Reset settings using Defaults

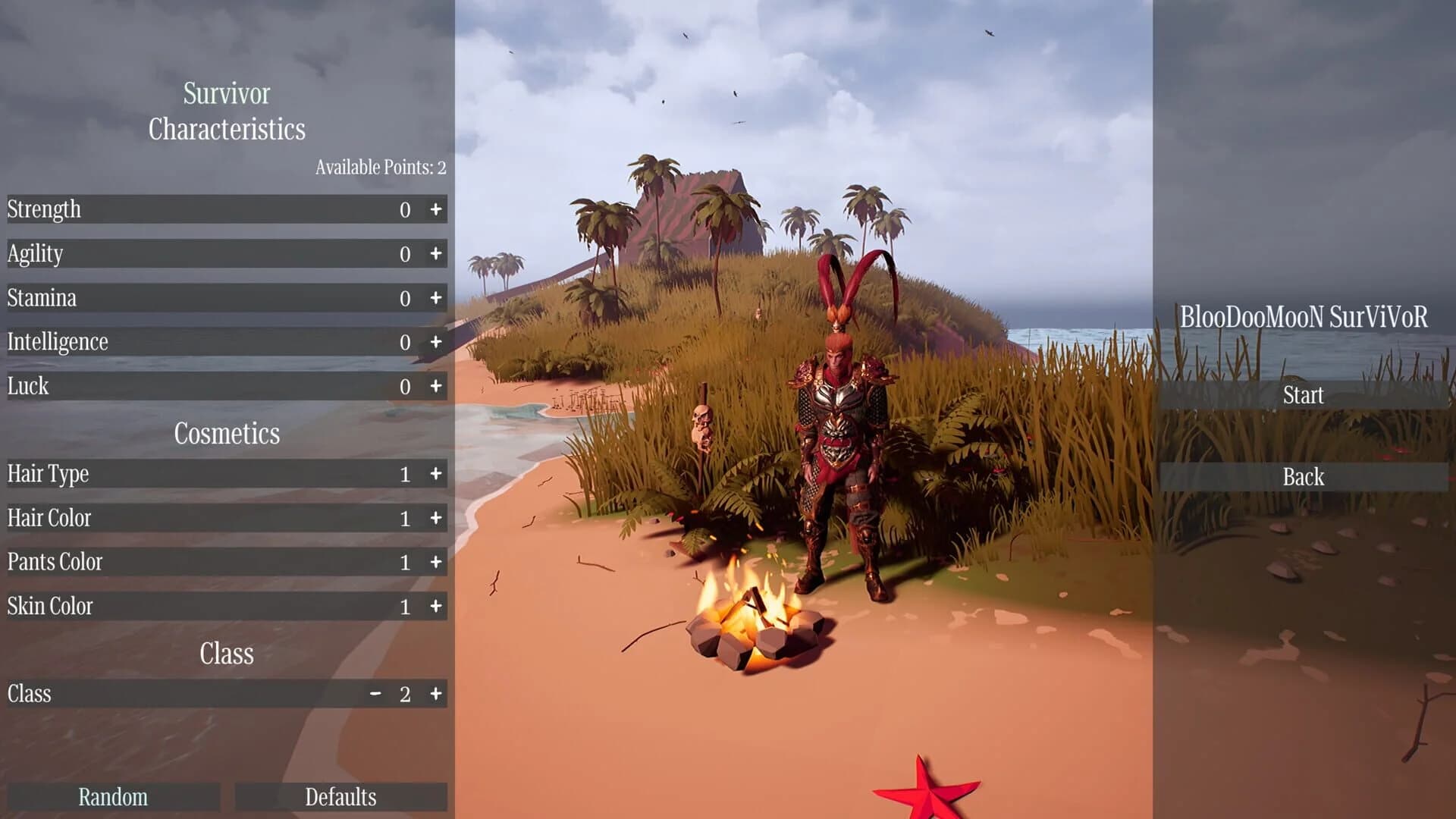[340, 797]
